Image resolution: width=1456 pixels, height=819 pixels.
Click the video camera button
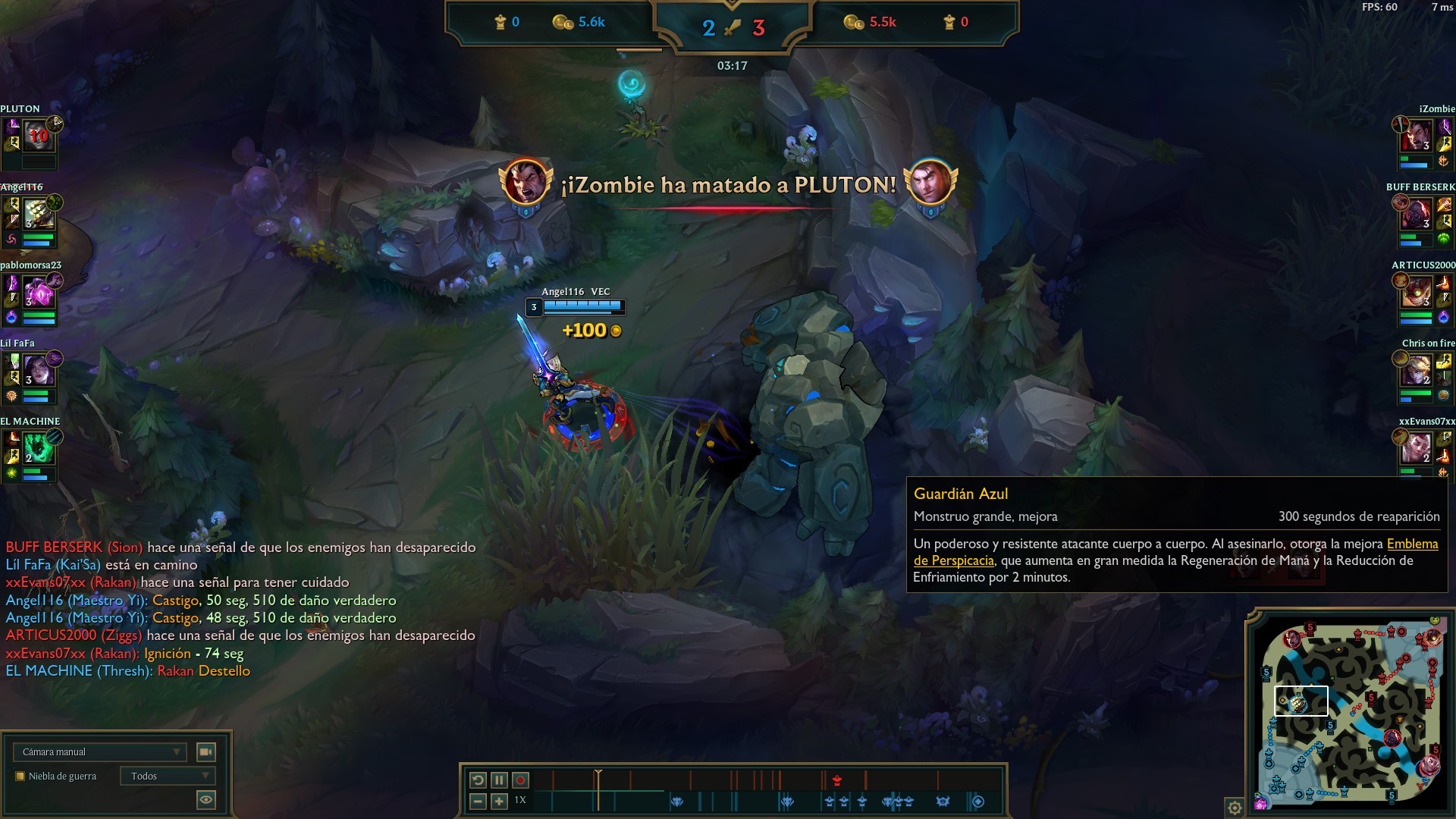pyautogui.click(x=206, y=752)
